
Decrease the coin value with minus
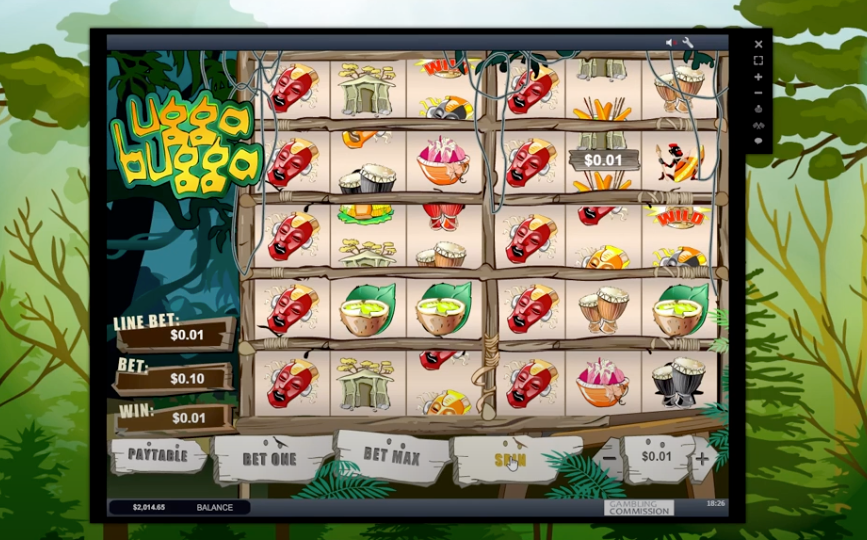(x=610, y=459)
